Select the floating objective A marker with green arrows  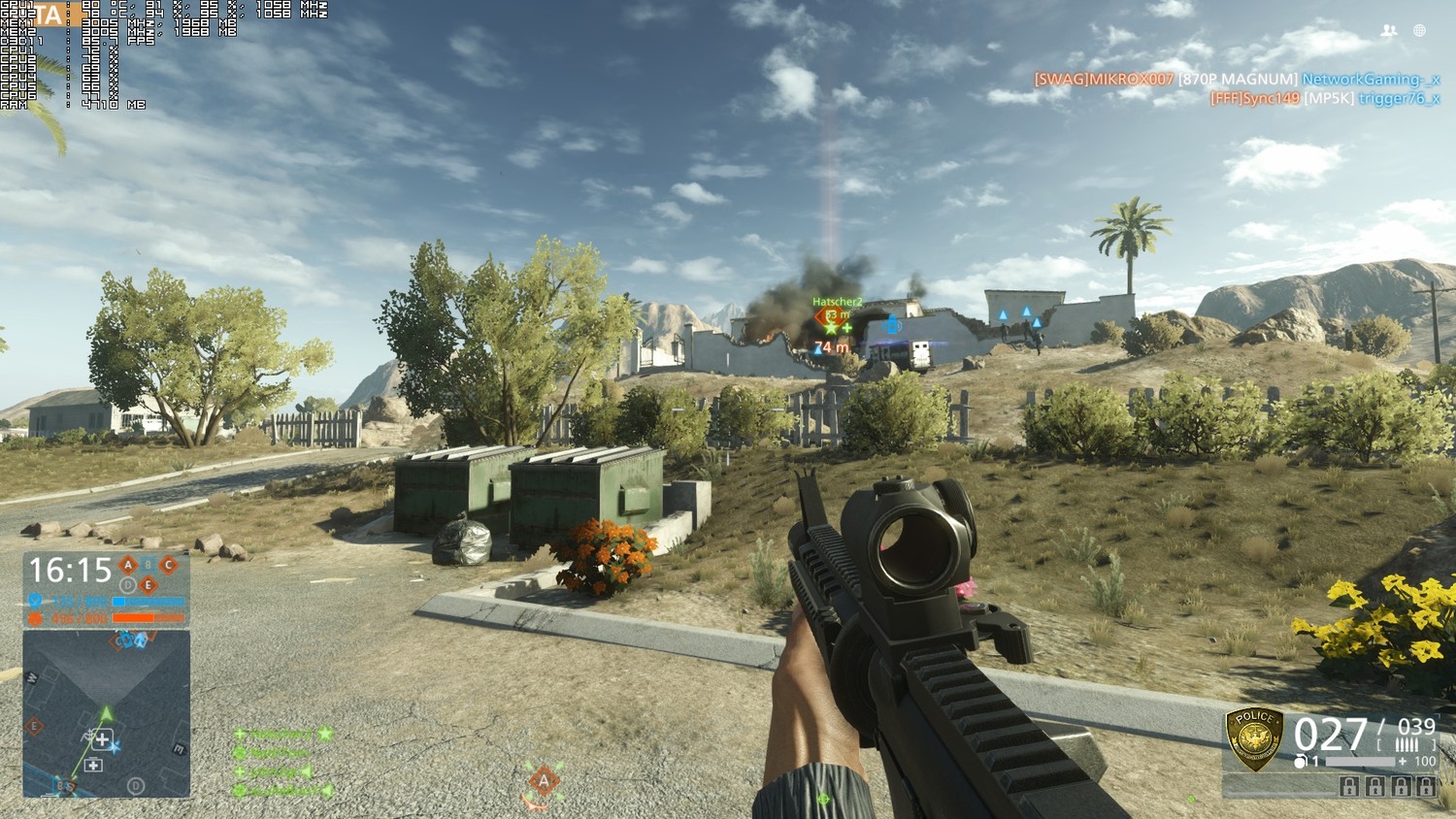click(544, 781)
